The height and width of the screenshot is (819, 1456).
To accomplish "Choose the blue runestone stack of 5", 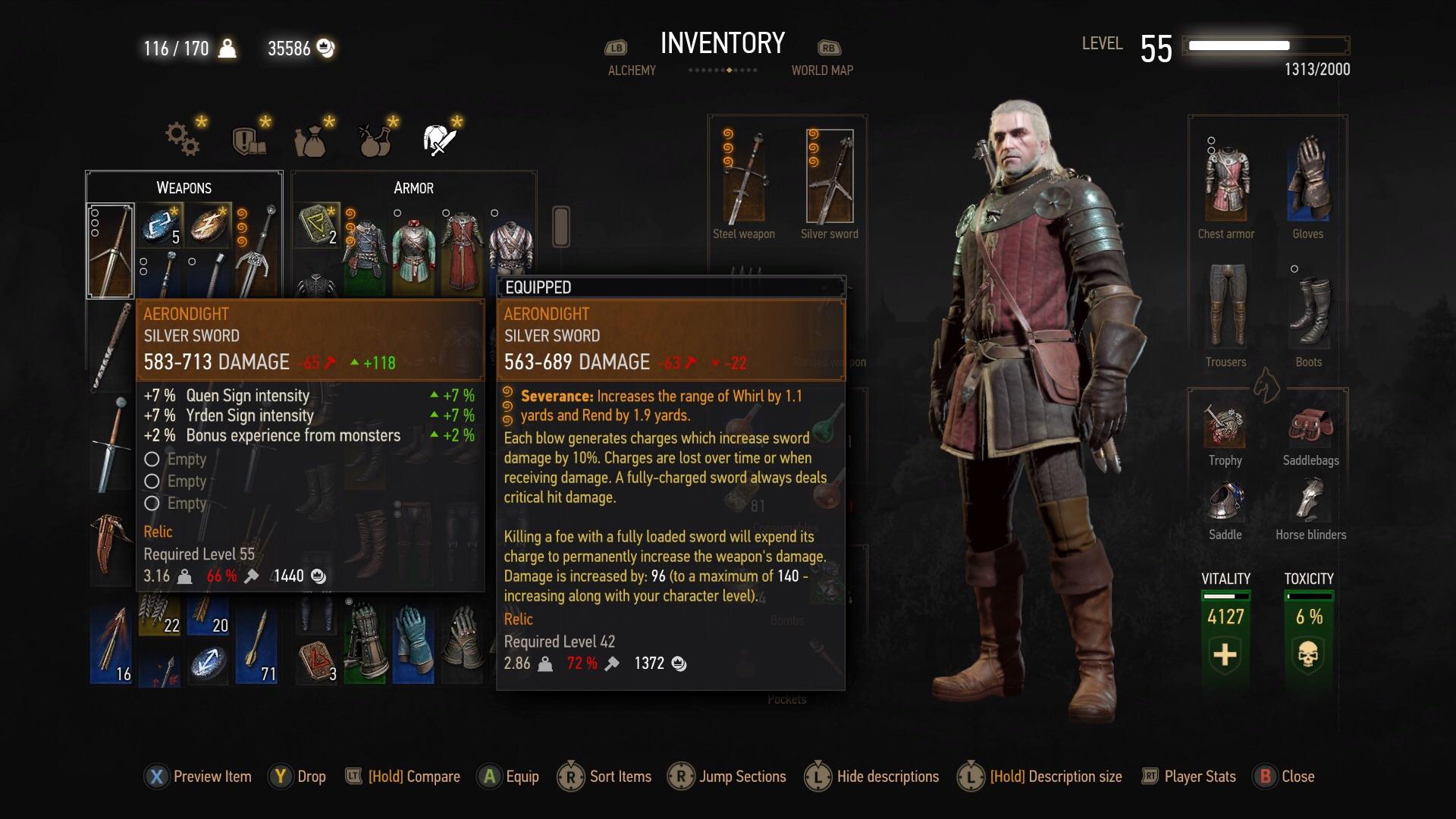I will (x=160, y=225).
